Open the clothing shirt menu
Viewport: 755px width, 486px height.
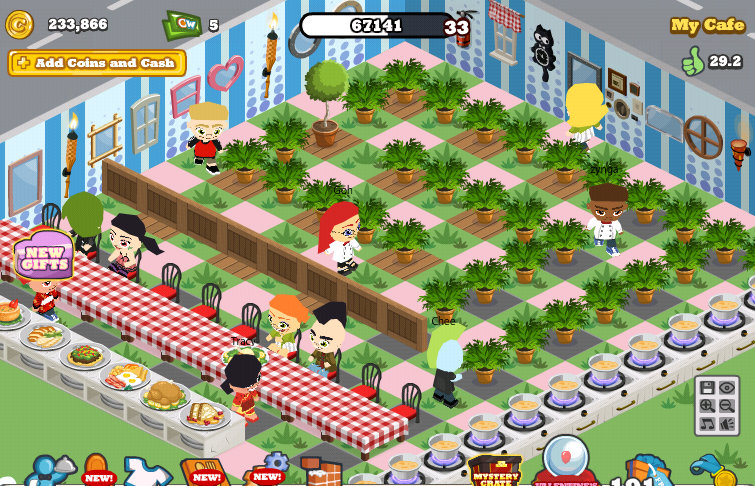[146, 471]
